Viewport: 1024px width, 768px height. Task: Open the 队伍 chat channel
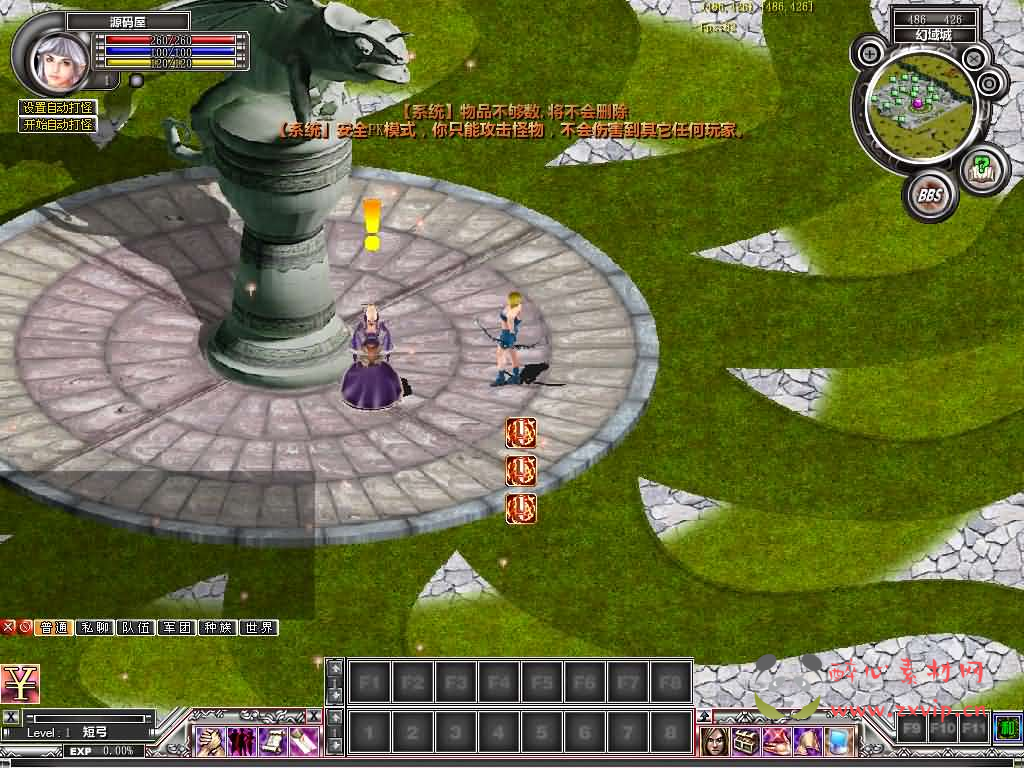(x=136, y=628)
